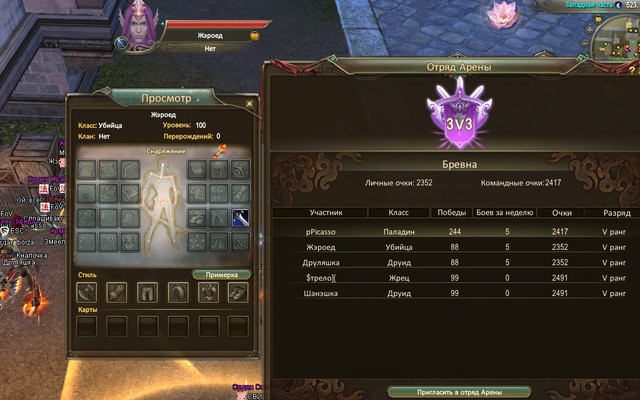
Task: Select the equipped blue weapon slot
Action: point(240,218)
